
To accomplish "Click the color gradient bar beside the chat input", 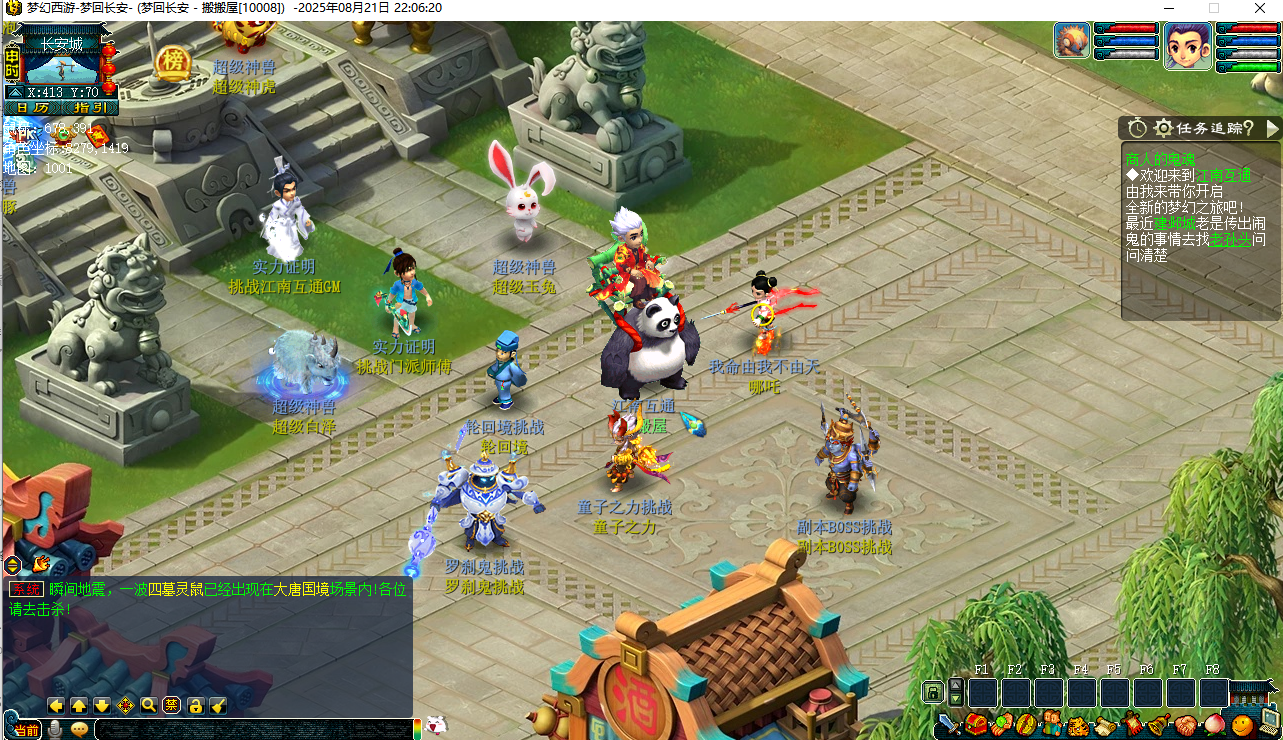I will [x=417, y=728].
